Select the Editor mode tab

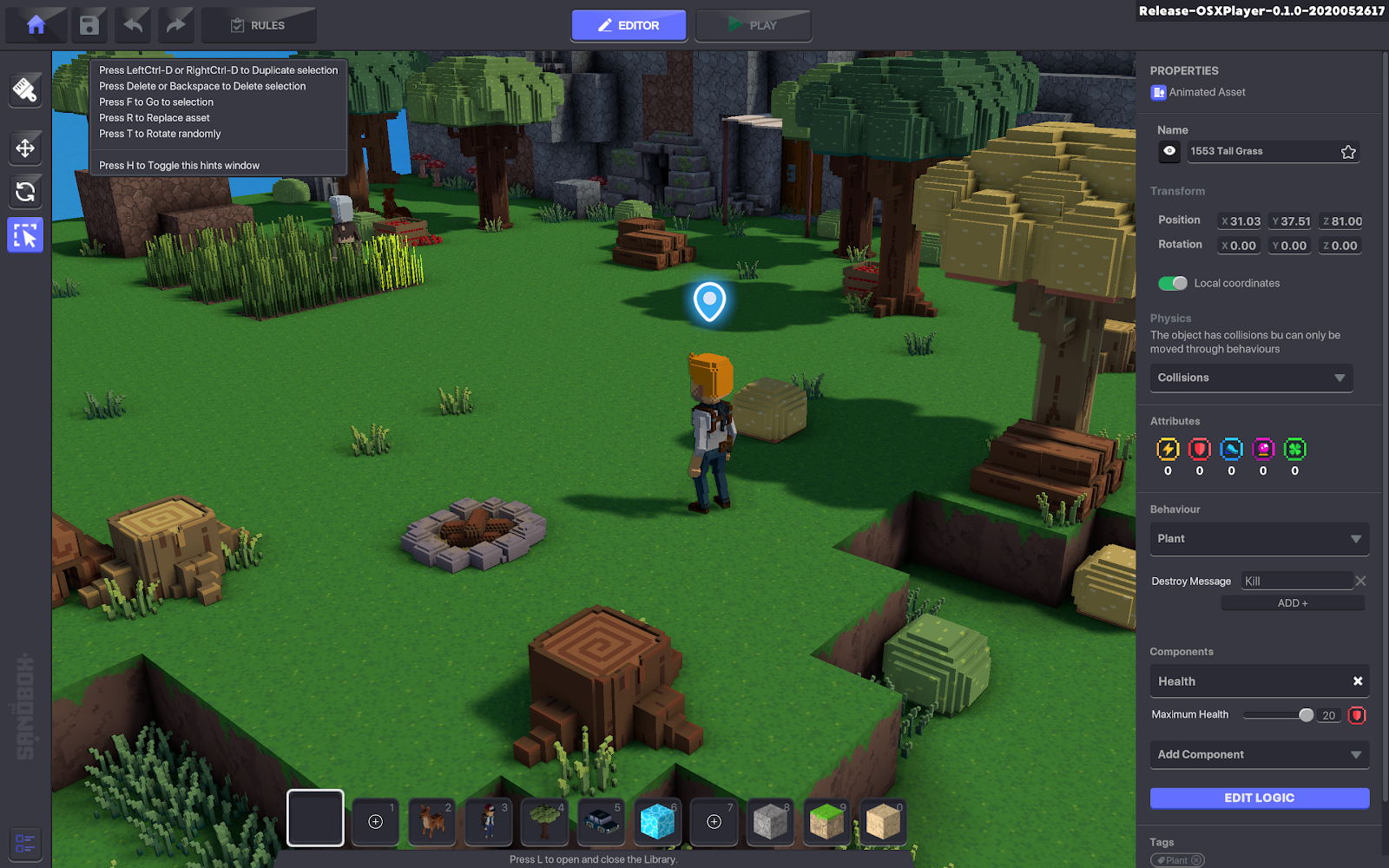pyautogui.click(x=629, y=25)
